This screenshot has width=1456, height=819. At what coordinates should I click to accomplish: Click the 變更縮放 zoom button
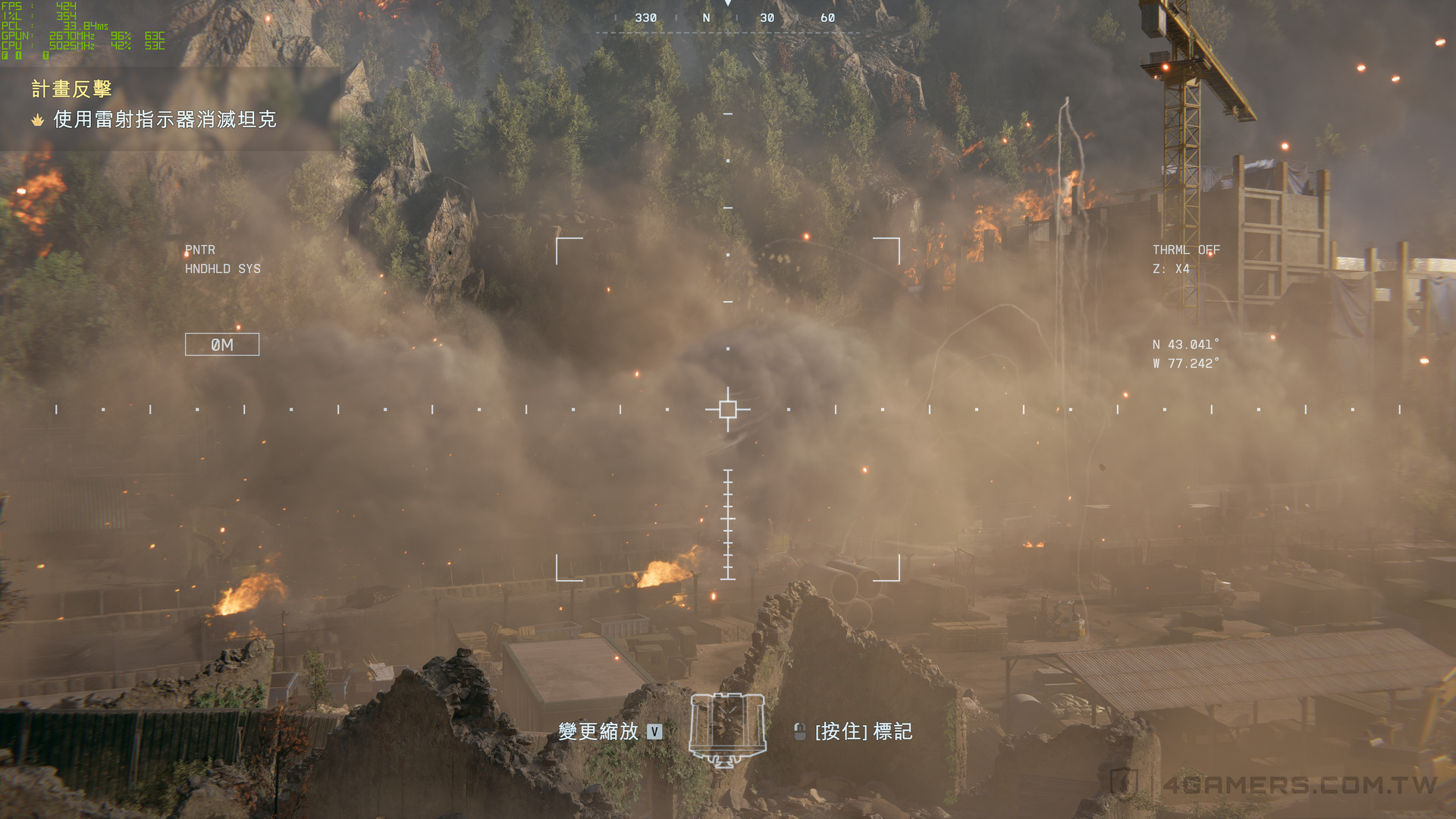click(x=598, y=733)
